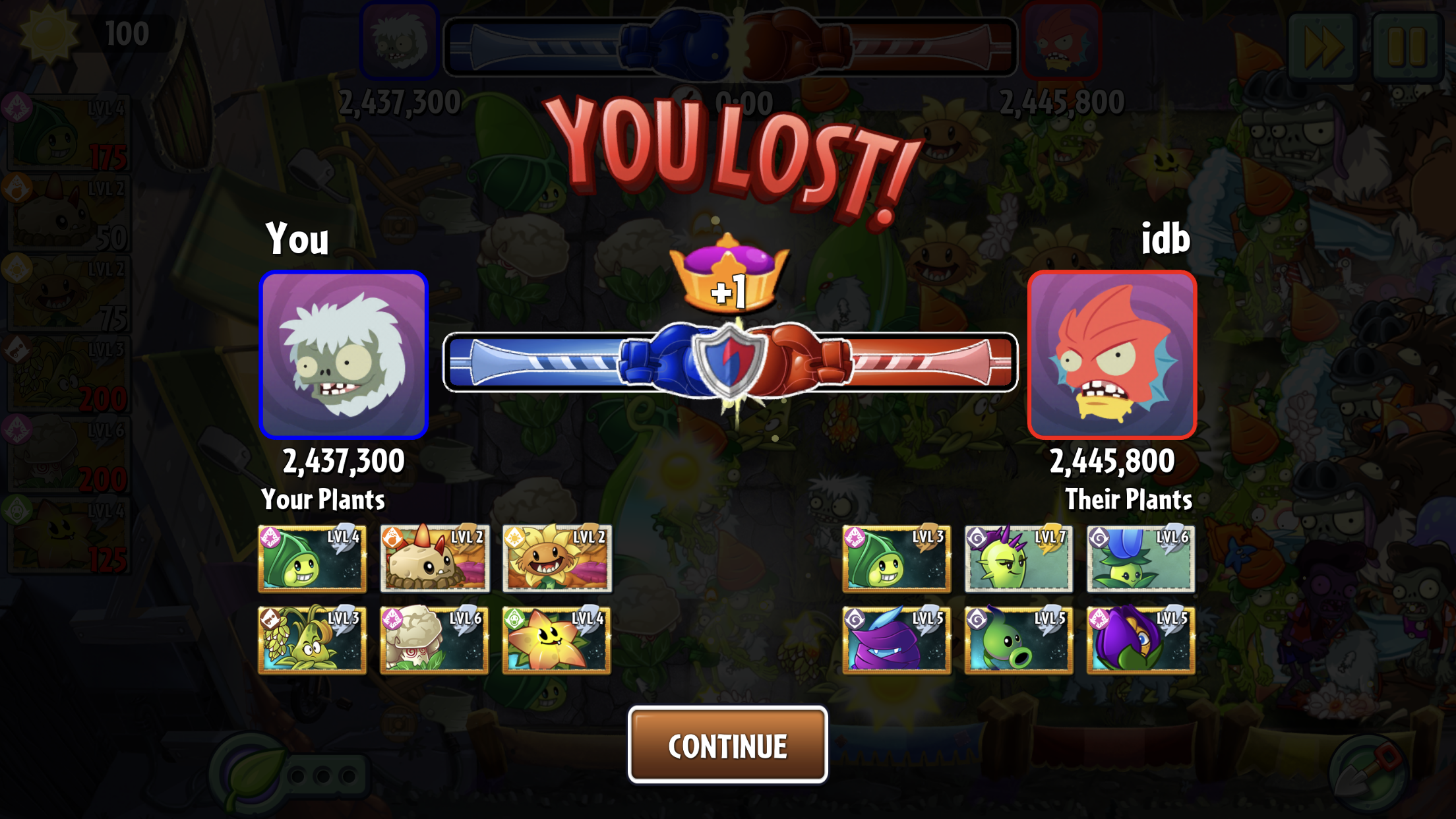Pick opponent's LVL 5 dark purple plant card

(x=896, y=640)
